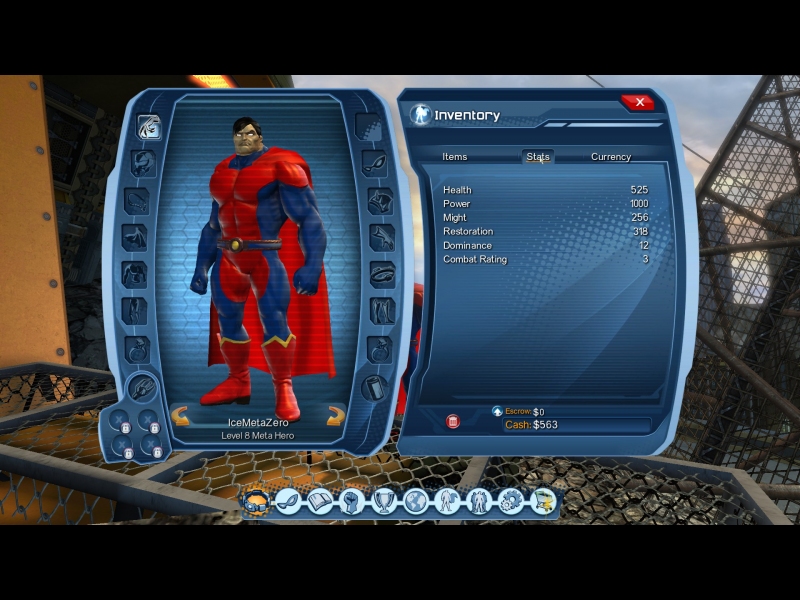Click the red trash delete button
This screenshot has height=600, width=800.
tap(453, 422)
